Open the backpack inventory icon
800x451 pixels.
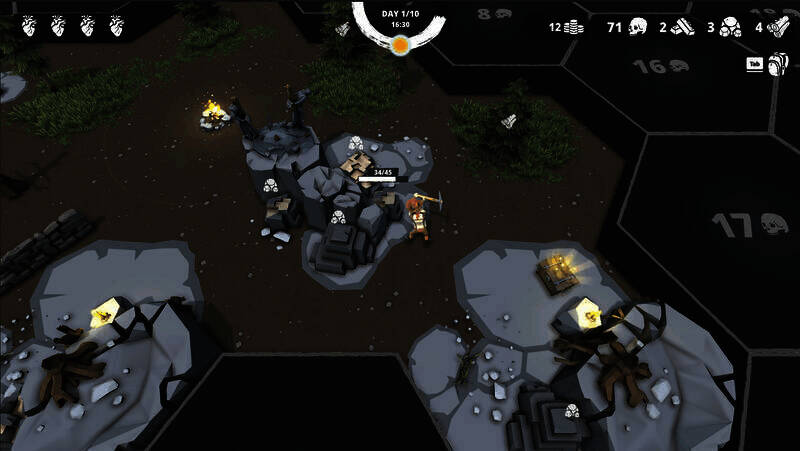tap(778, 65)
